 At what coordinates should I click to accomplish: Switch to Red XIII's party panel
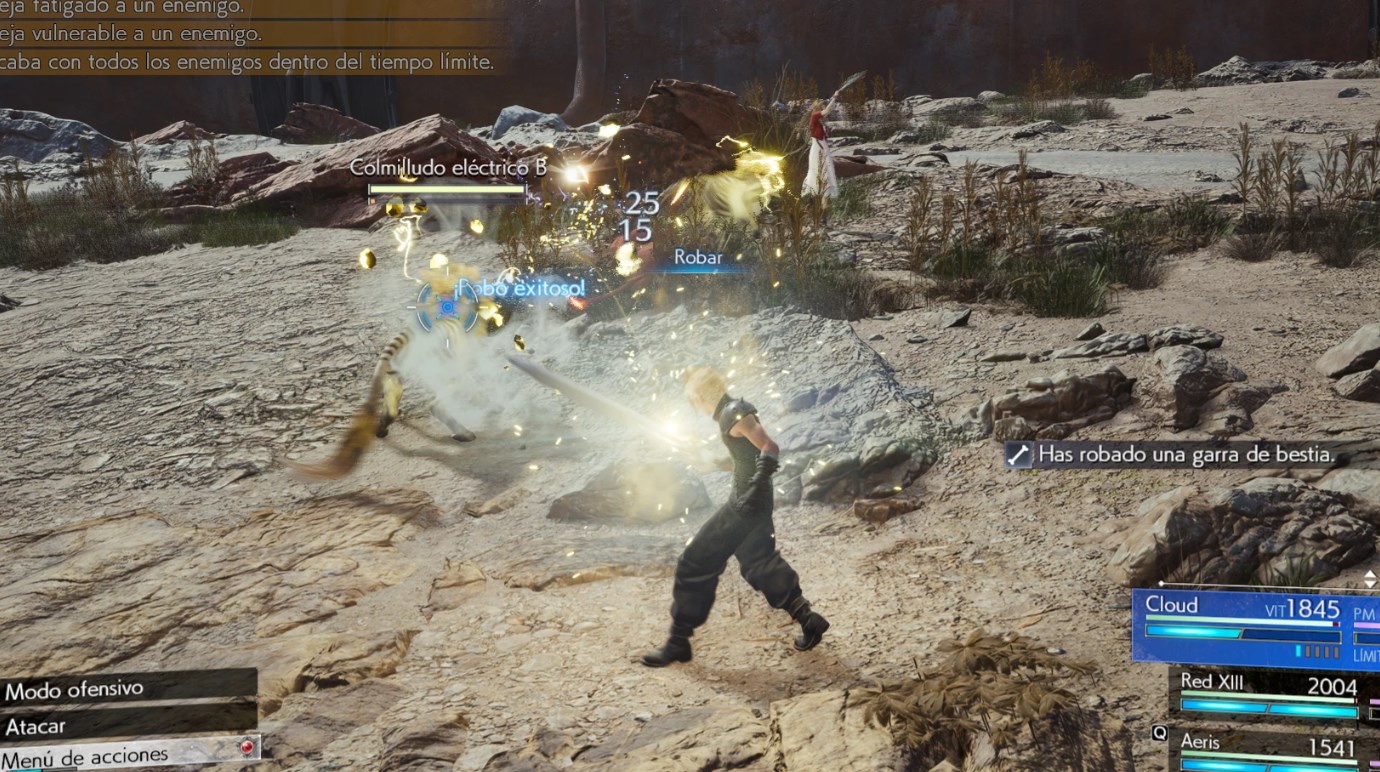[1272, 695]
